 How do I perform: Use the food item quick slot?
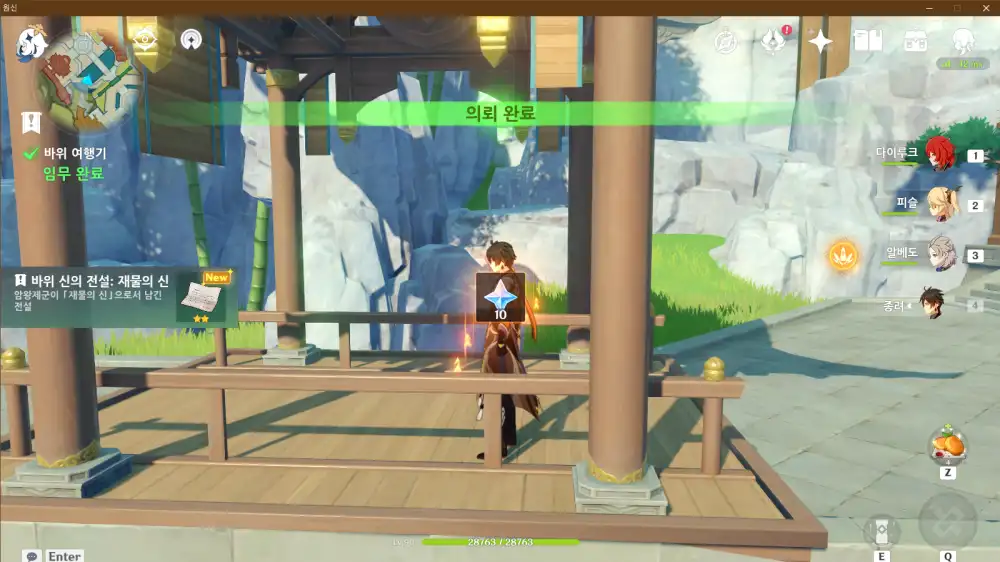tap(946, 445)
